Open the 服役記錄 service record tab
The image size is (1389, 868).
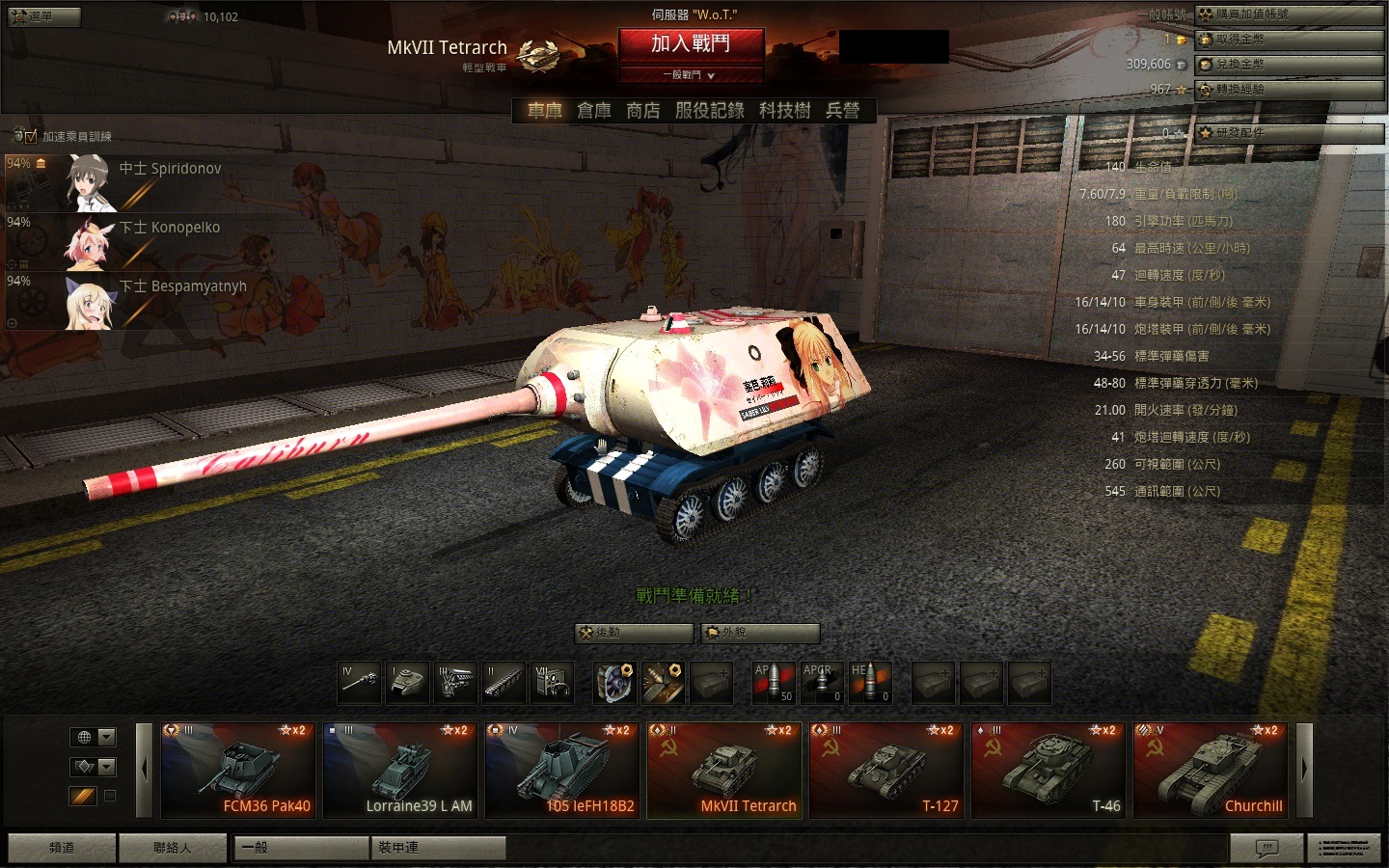point(709,111)
